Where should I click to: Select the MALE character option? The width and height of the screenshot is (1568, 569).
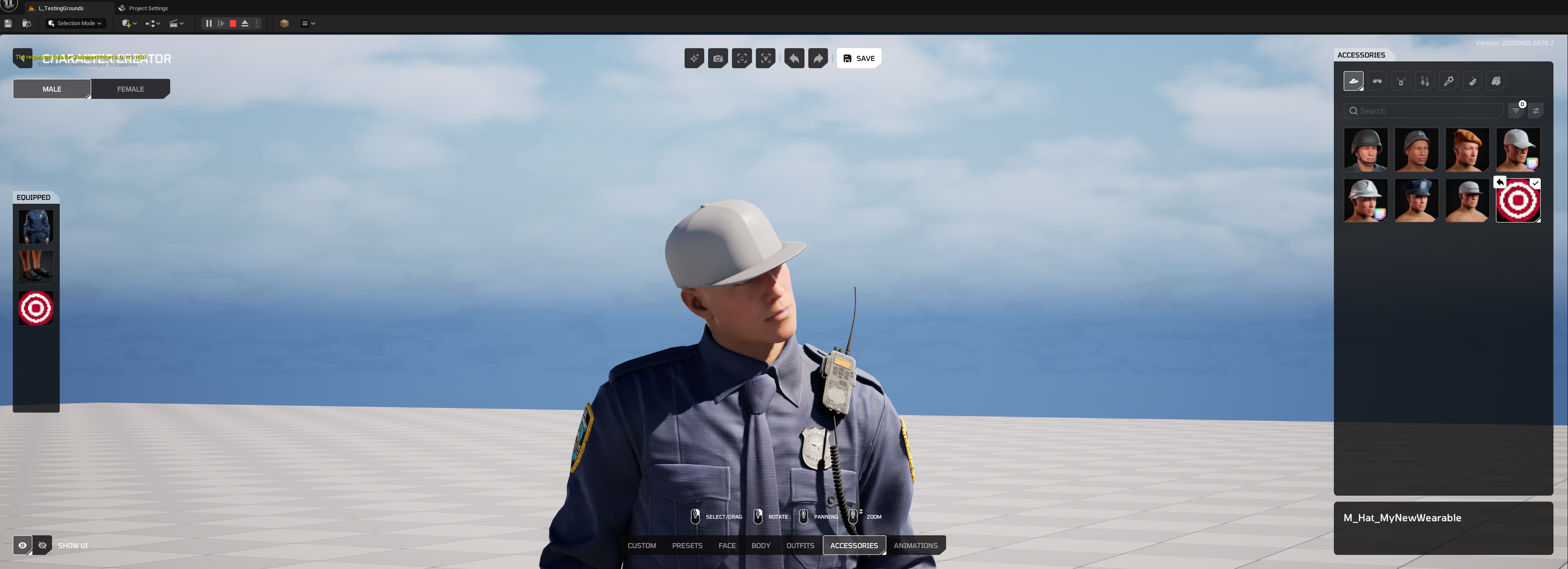tap(52, 89)
